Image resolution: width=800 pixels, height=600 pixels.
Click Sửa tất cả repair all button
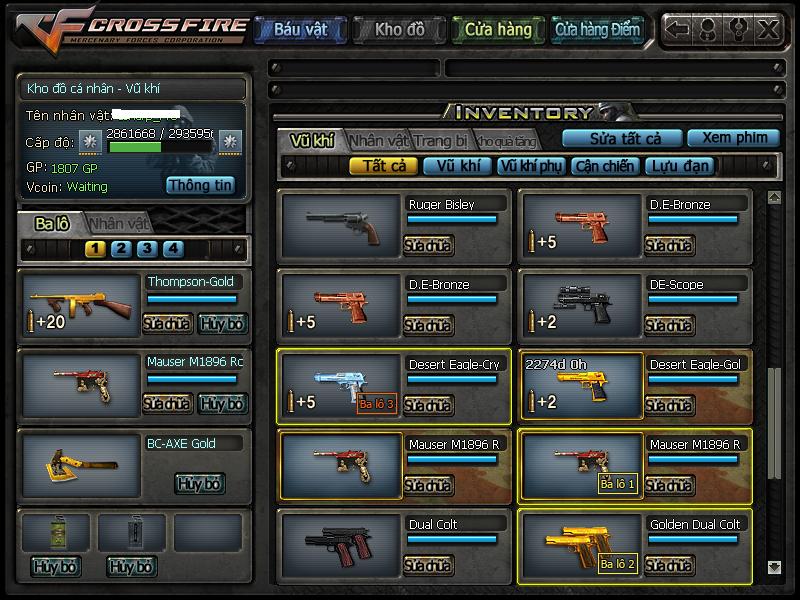625,138
